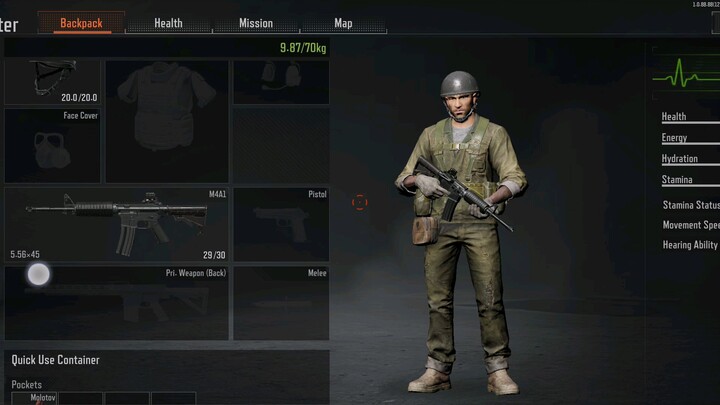Click the empty headset equipment slot

coord(281,81)
